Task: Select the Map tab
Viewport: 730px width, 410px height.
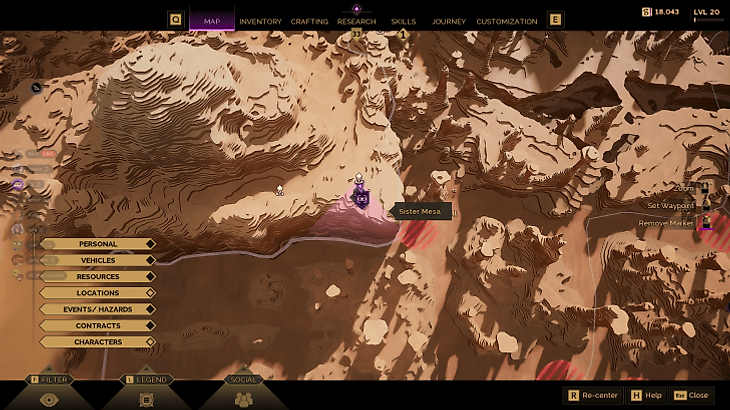Action: (211, 21)
